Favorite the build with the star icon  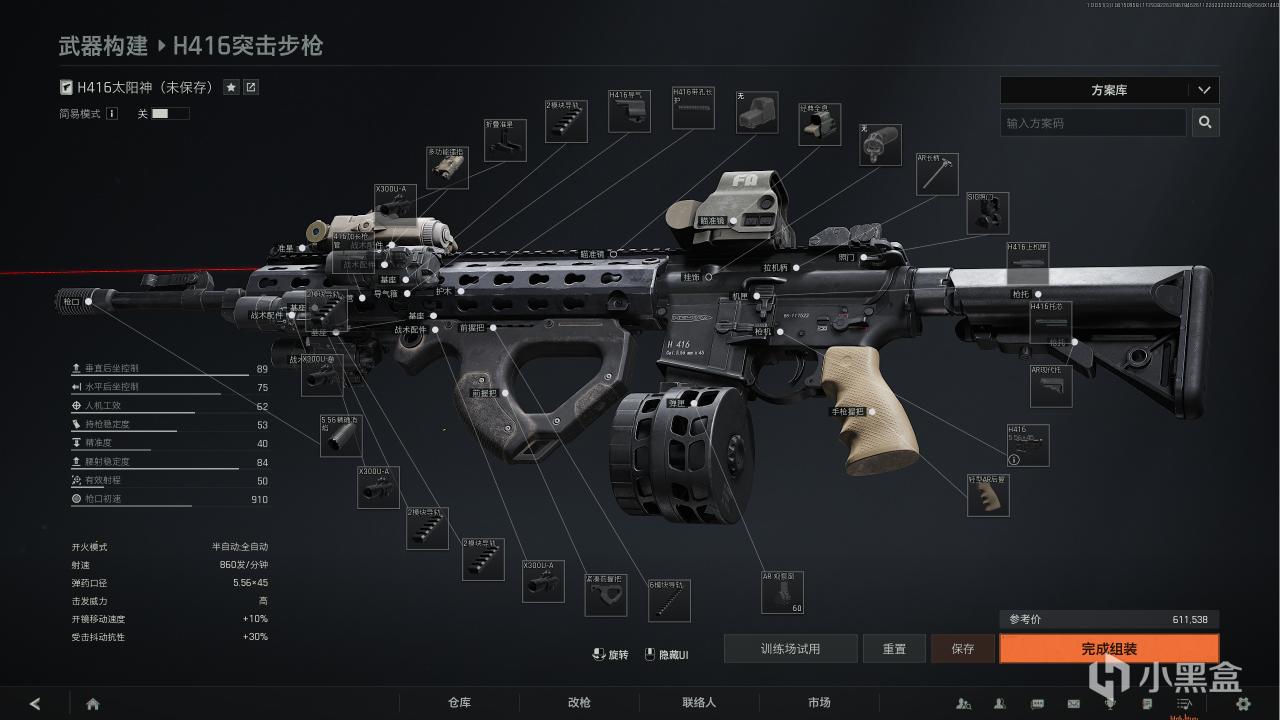(x=231, y=87)
